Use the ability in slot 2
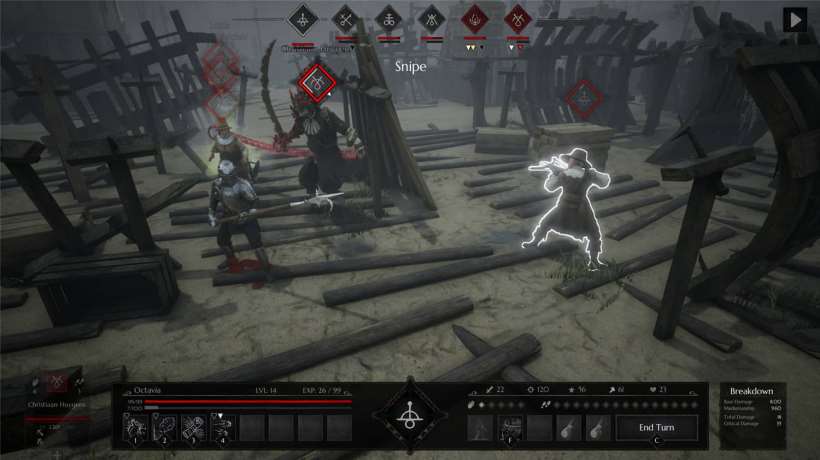Screen dimensions: 820x460 pos(165,427)
